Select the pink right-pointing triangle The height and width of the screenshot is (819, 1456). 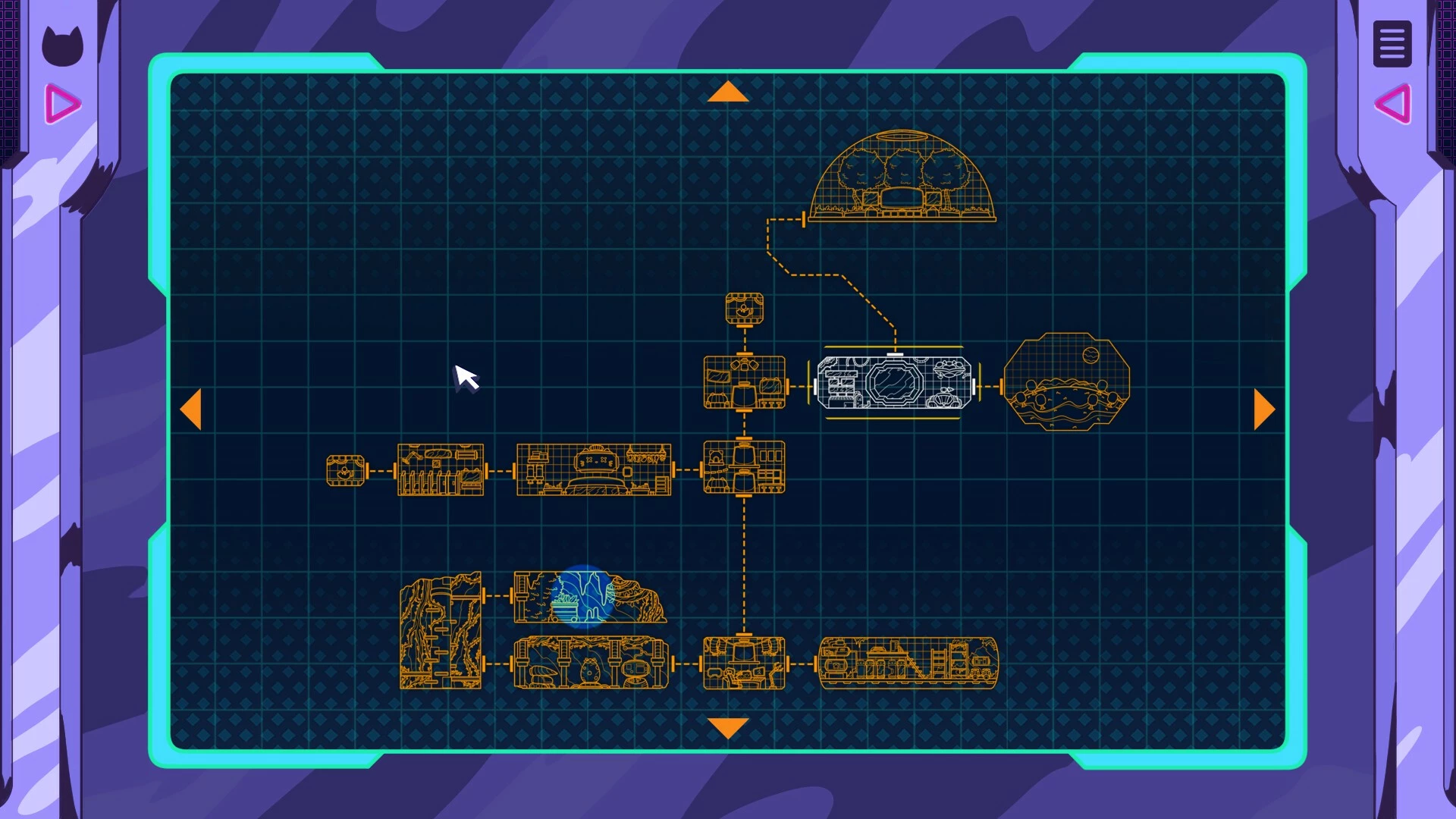[x=62, y=104]
